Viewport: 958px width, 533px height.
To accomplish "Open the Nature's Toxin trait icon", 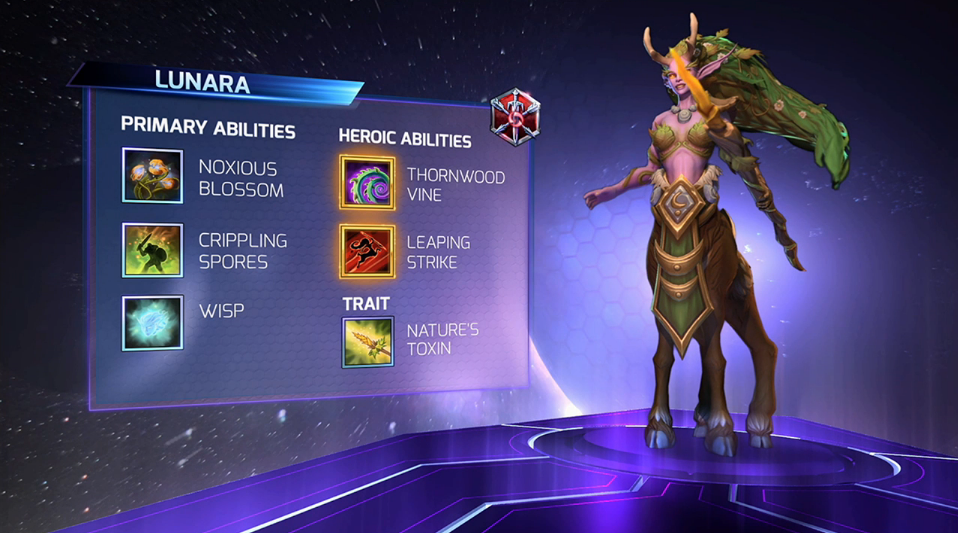I will click(368, 341).
